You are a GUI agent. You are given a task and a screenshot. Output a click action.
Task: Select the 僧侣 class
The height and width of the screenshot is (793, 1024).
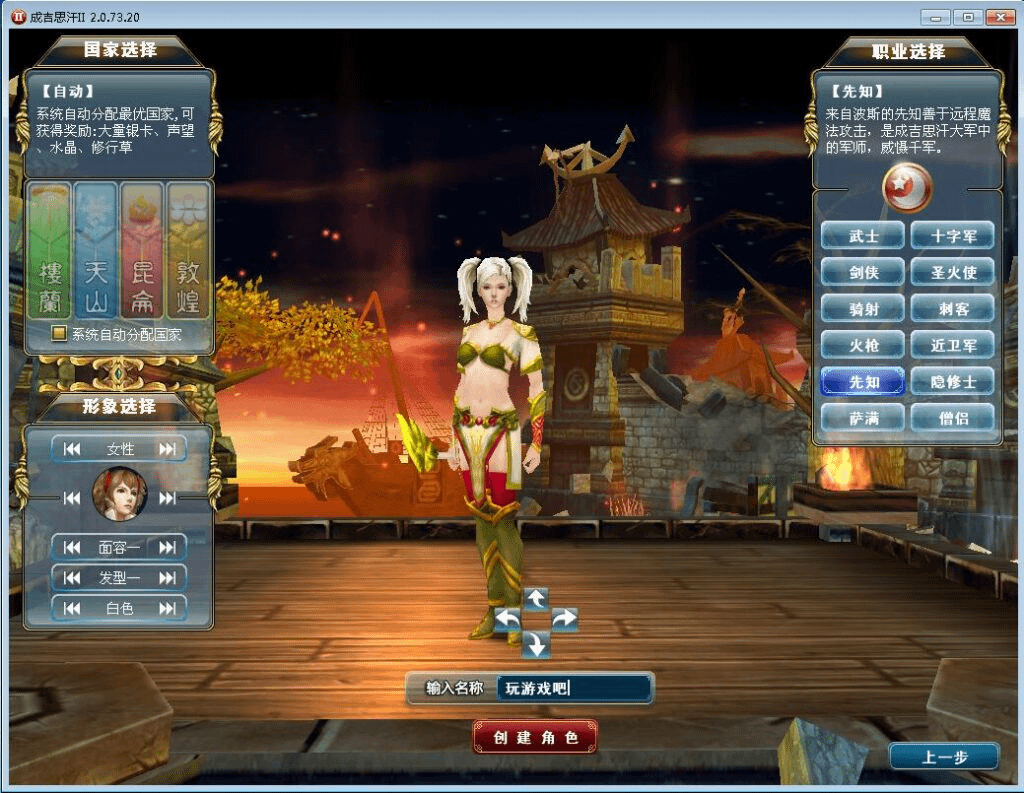[x=952, y=417]
